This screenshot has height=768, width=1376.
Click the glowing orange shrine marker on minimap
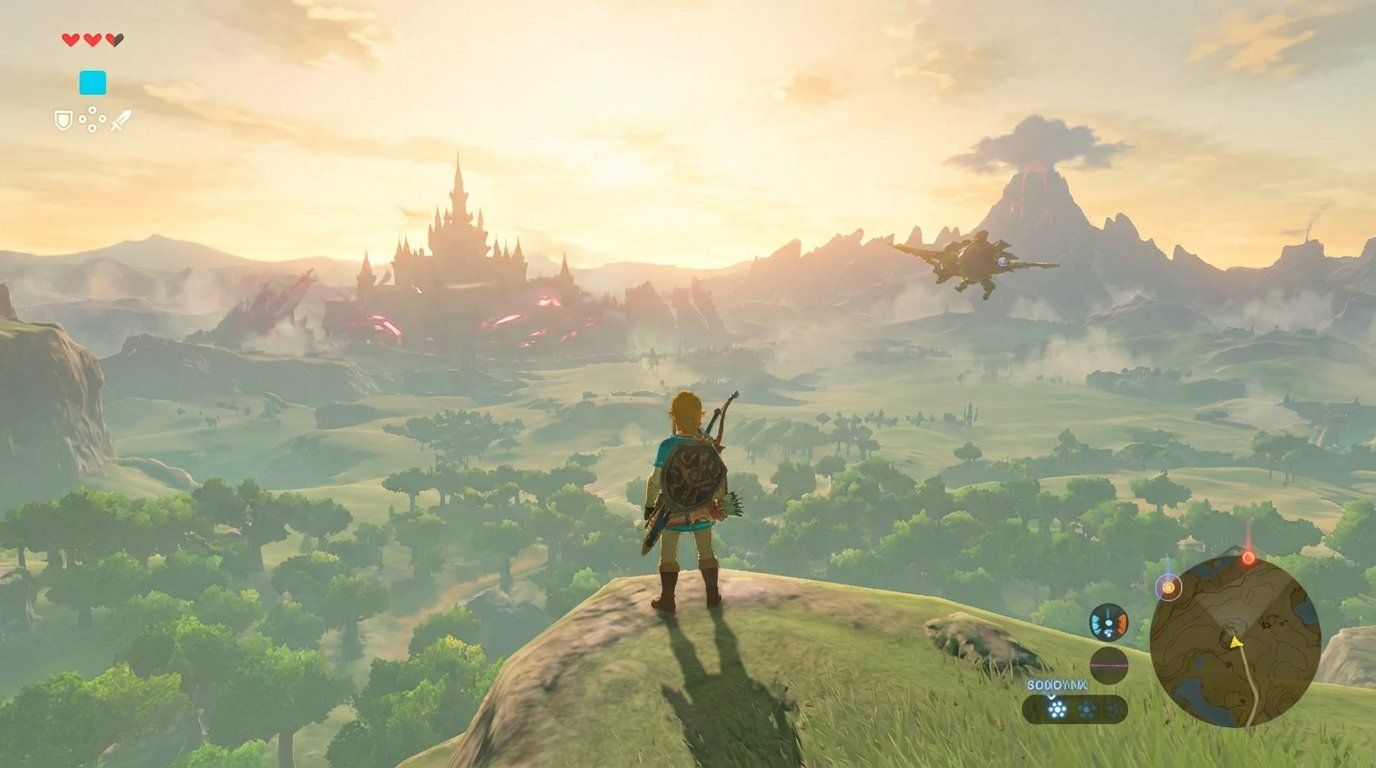[x=1168, y=588]
